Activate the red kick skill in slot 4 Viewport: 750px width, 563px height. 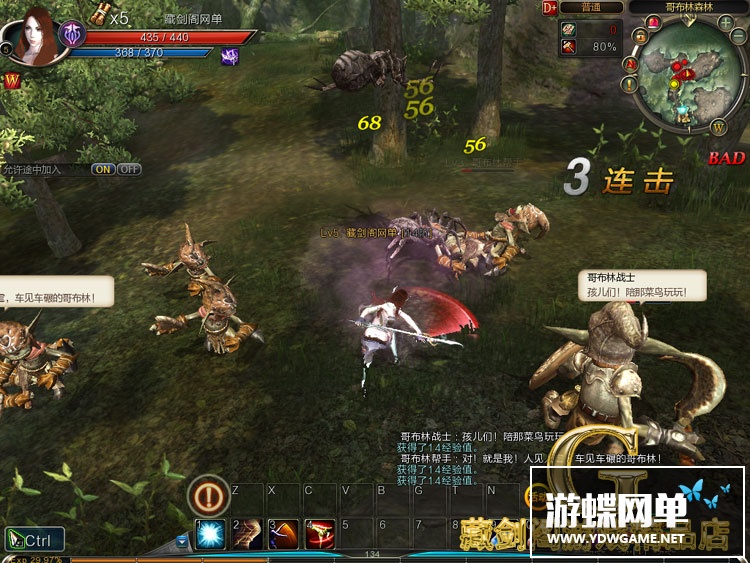click(320, 534)
